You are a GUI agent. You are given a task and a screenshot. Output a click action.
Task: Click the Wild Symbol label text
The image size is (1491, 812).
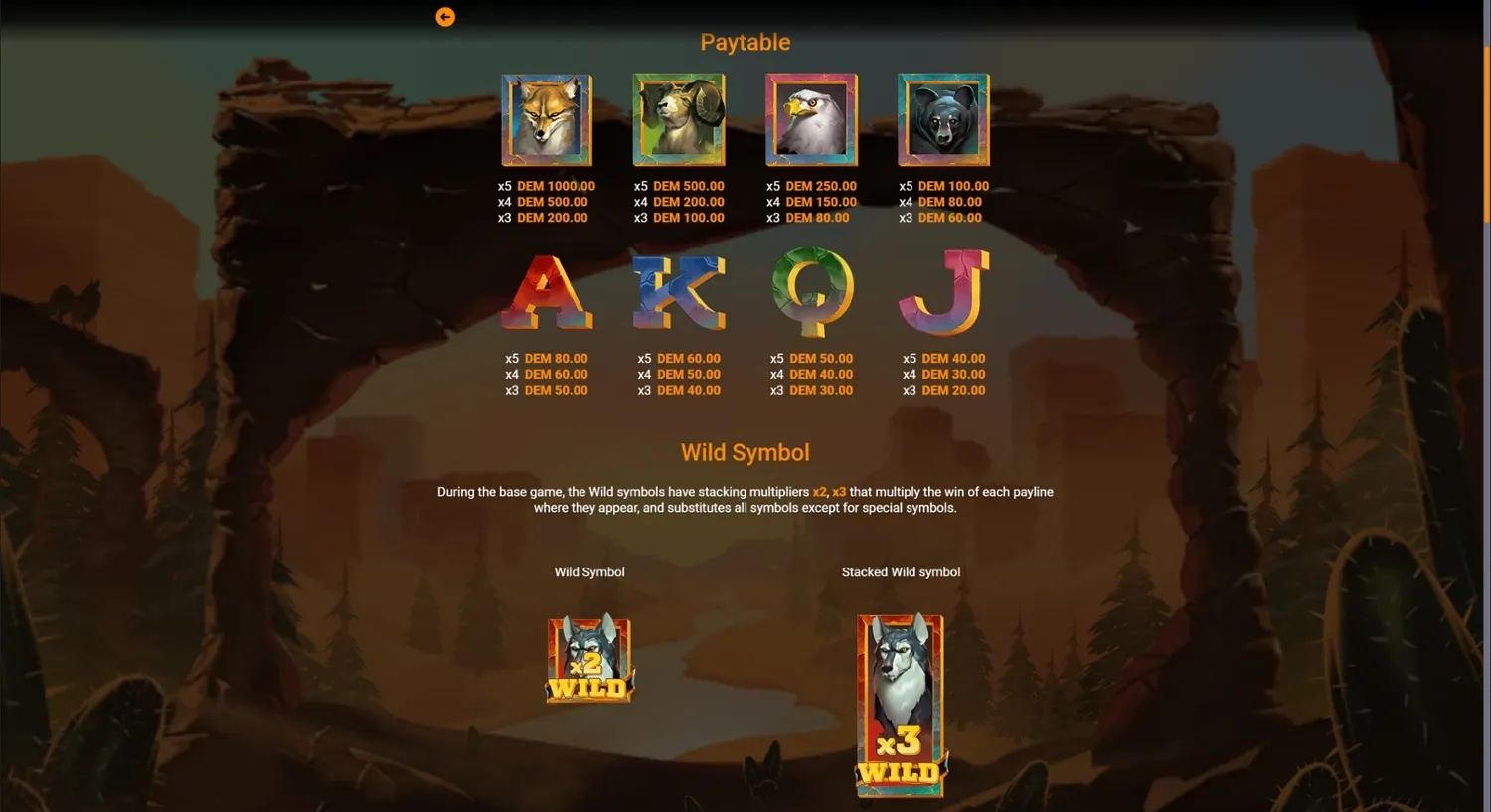point(588,571)
